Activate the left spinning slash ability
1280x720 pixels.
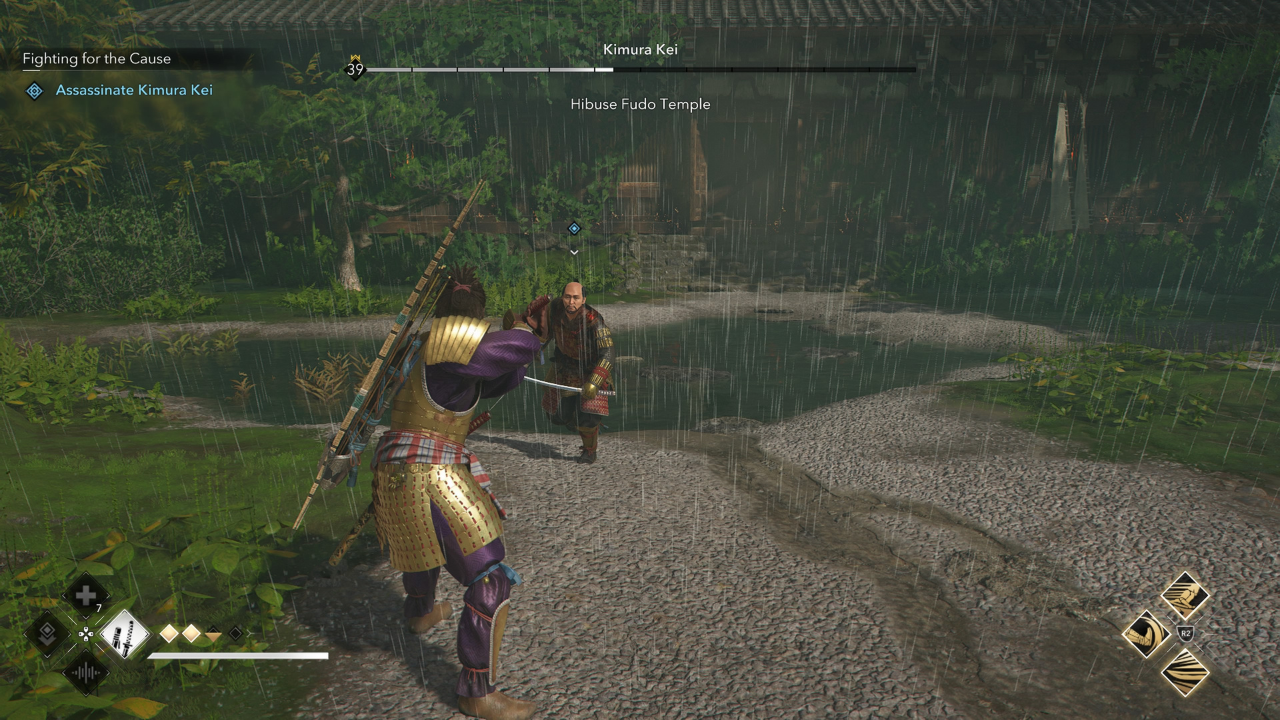(1146, 634)
